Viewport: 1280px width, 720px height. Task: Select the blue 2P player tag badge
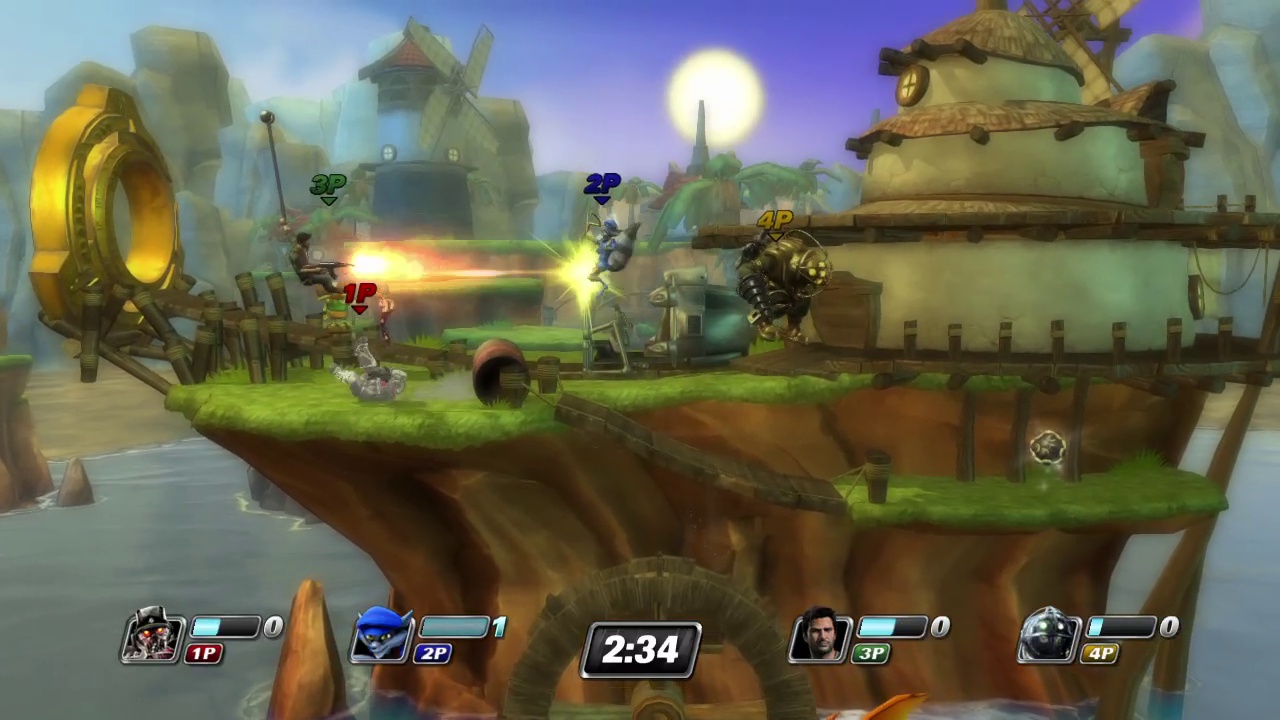[432, 654]
